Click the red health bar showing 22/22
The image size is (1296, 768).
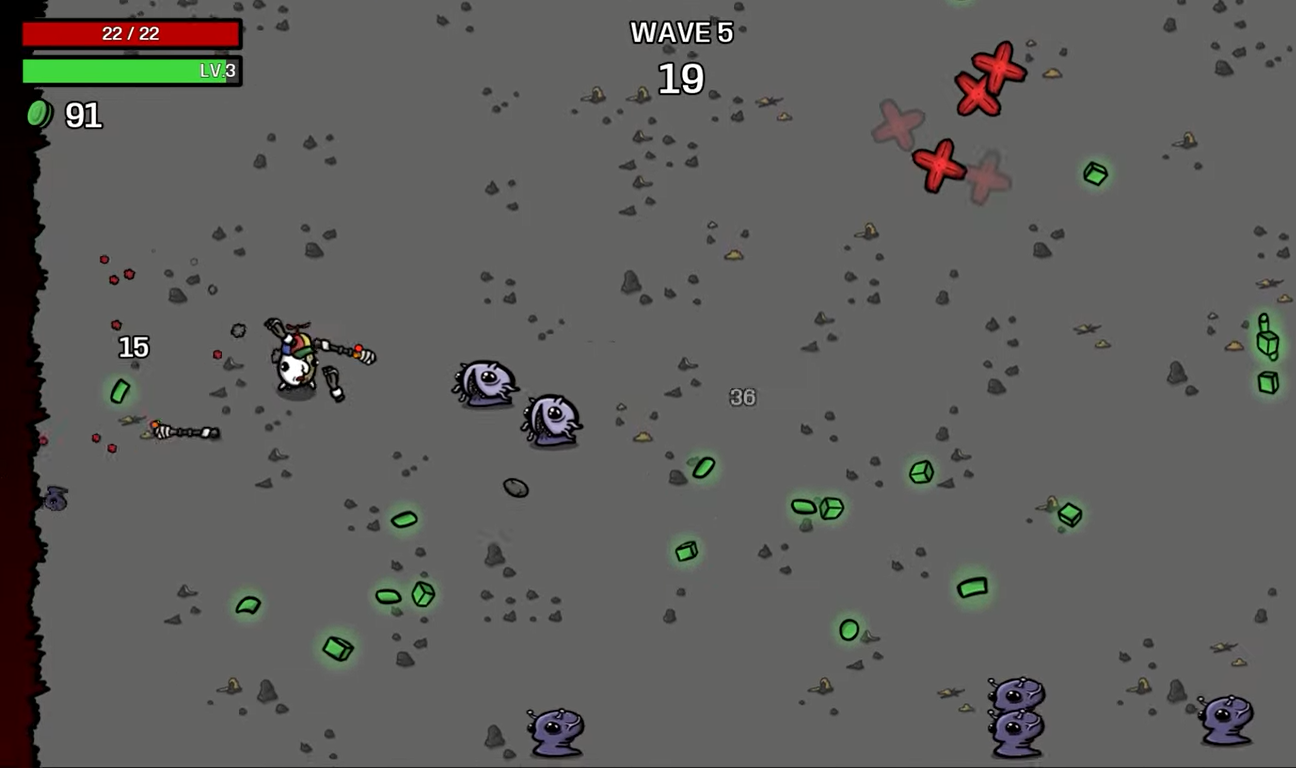tap(131, 33)
